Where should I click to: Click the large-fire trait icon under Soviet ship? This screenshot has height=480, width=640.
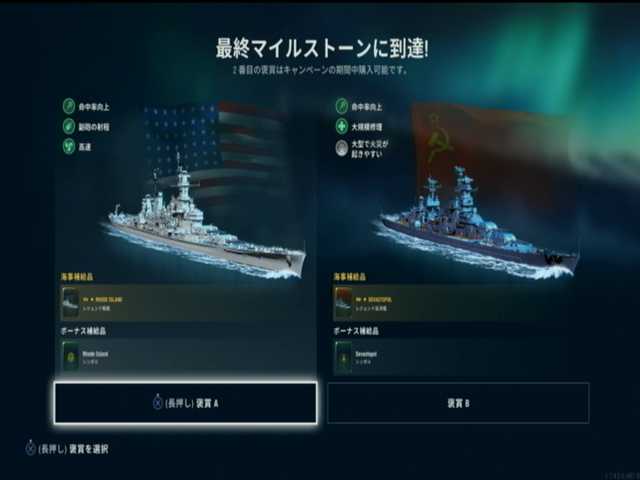coord(341,147)
